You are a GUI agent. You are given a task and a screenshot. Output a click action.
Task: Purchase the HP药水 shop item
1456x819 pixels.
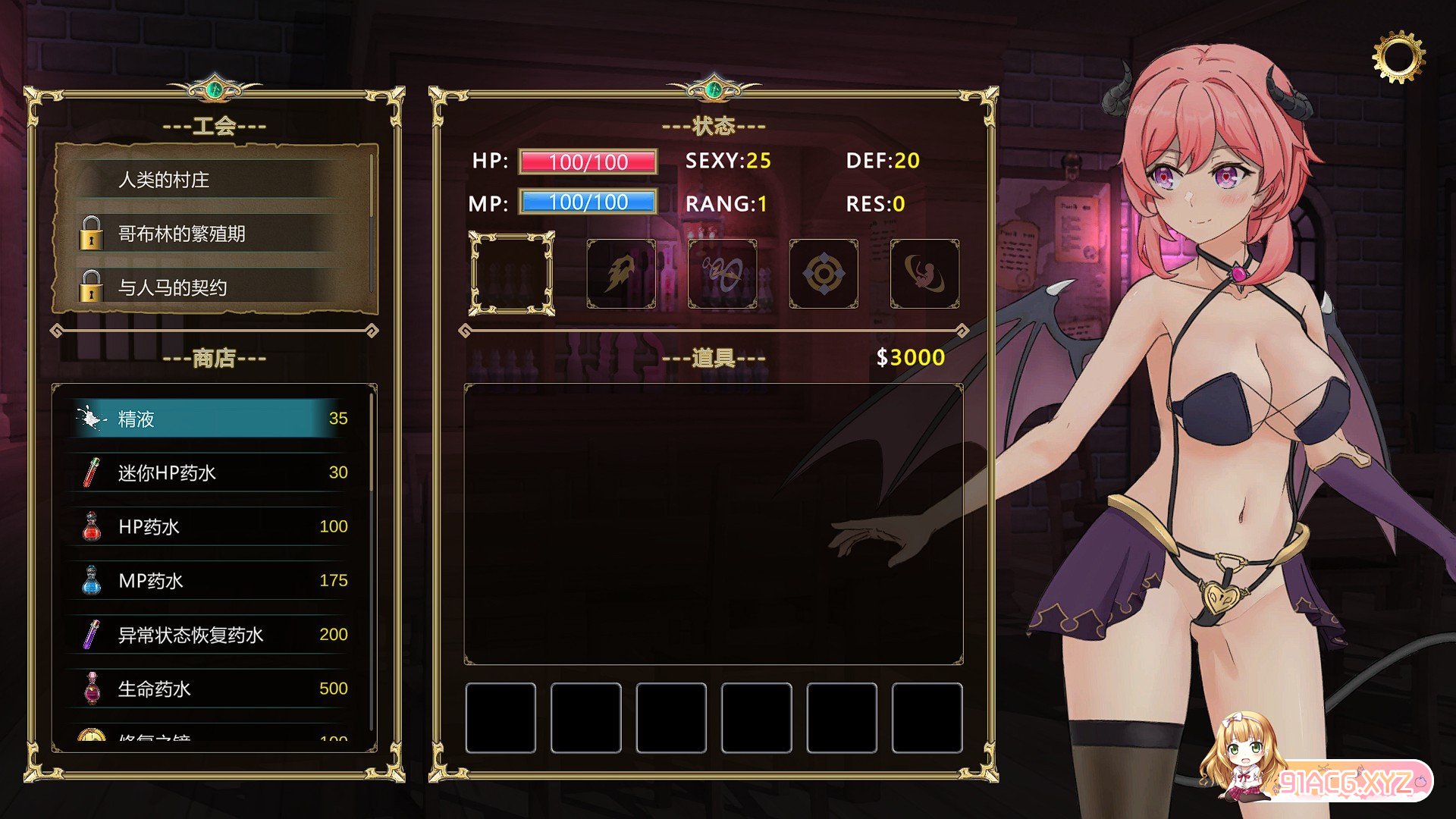pyautogui.click(x=212, y=526)
